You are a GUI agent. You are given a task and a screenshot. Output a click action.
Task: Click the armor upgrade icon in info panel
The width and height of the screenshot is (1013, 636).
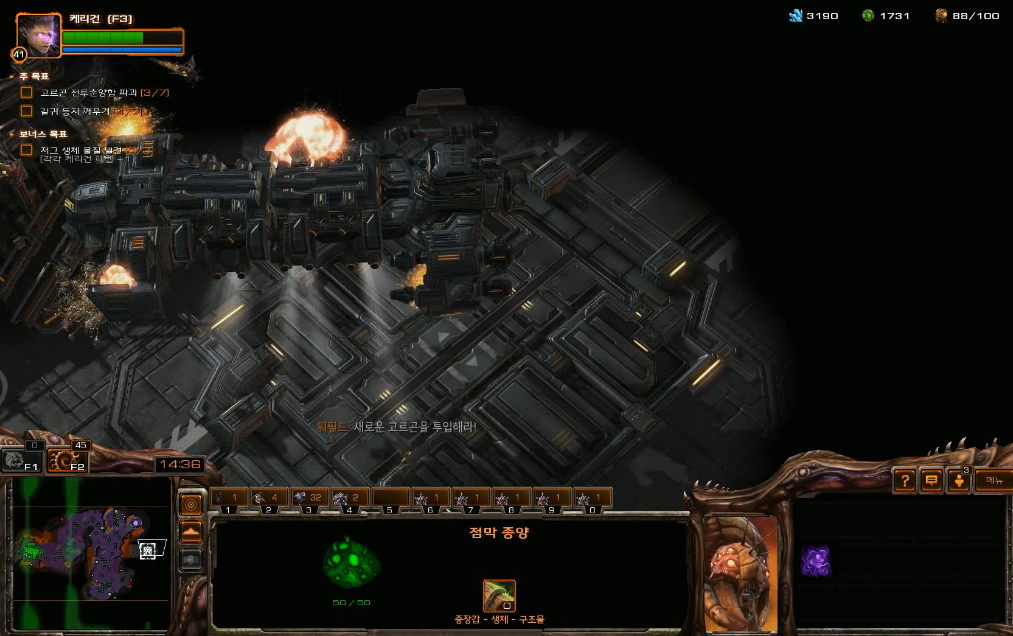pyautogui.click(x=499, y=595)
